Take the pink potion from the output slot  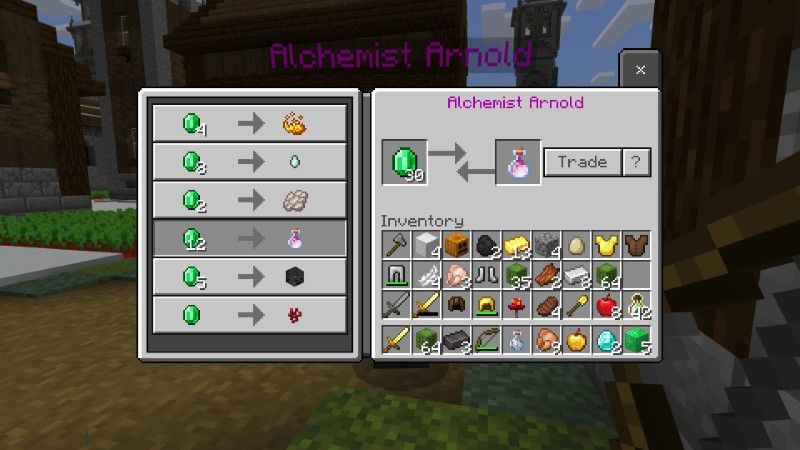(x=518, y=162)
